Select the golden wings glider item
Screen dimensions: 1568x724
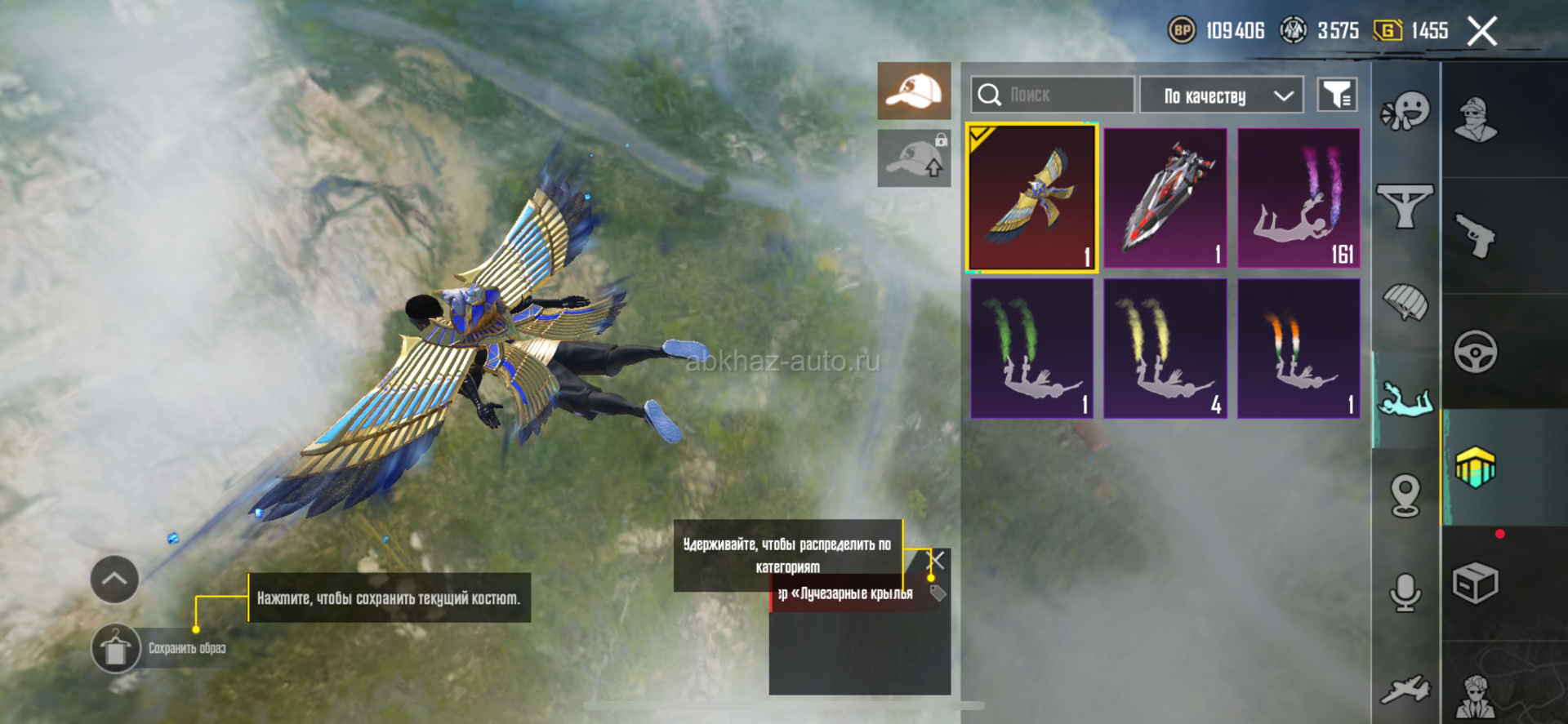click(1031, 197)
